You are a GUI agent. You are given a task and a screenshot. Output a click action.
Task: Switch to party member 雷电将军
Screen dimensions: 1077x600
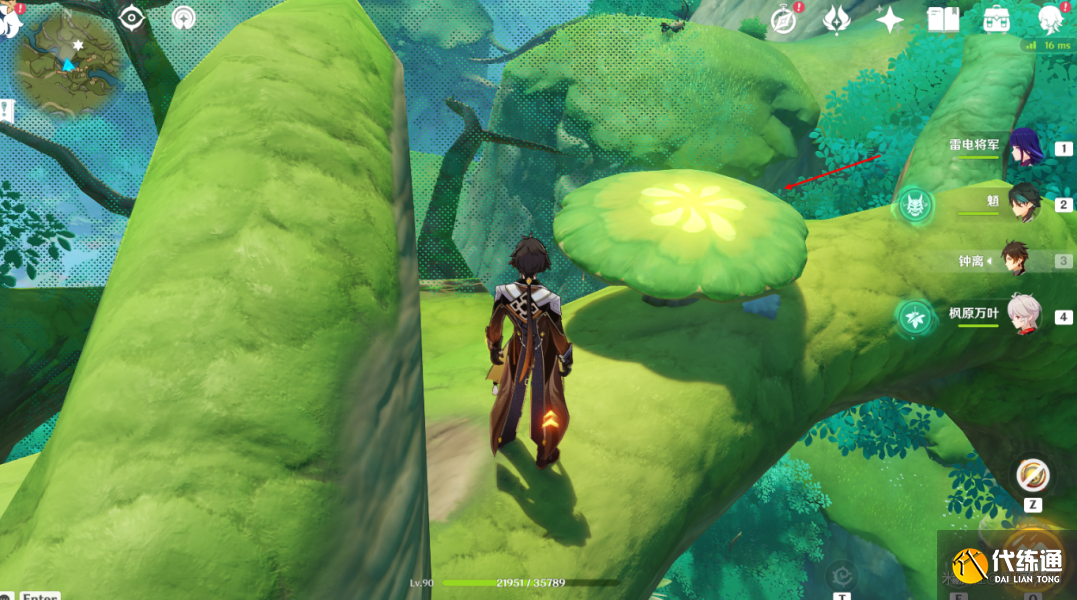[1025, 147]
